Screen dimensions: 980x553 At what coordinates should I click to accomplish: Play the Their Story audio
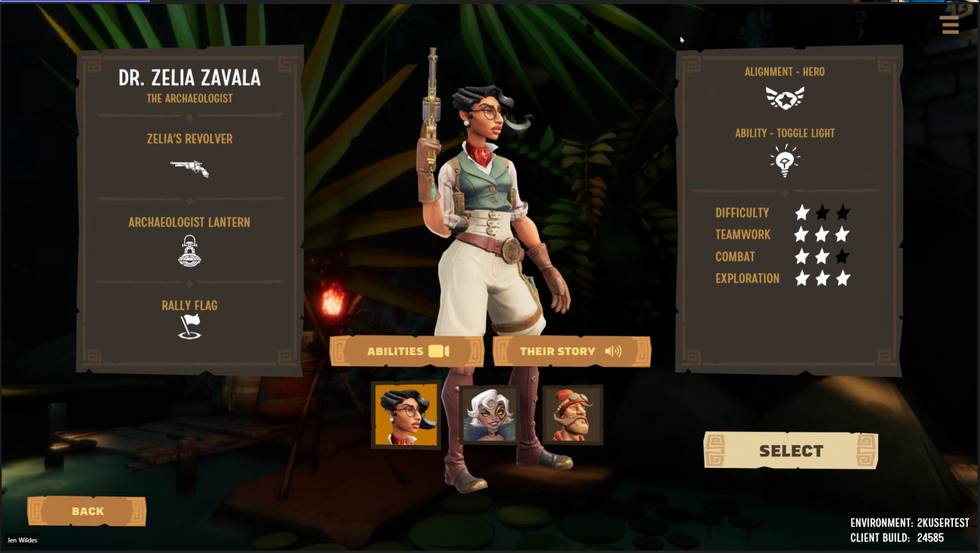pos(571,352)
